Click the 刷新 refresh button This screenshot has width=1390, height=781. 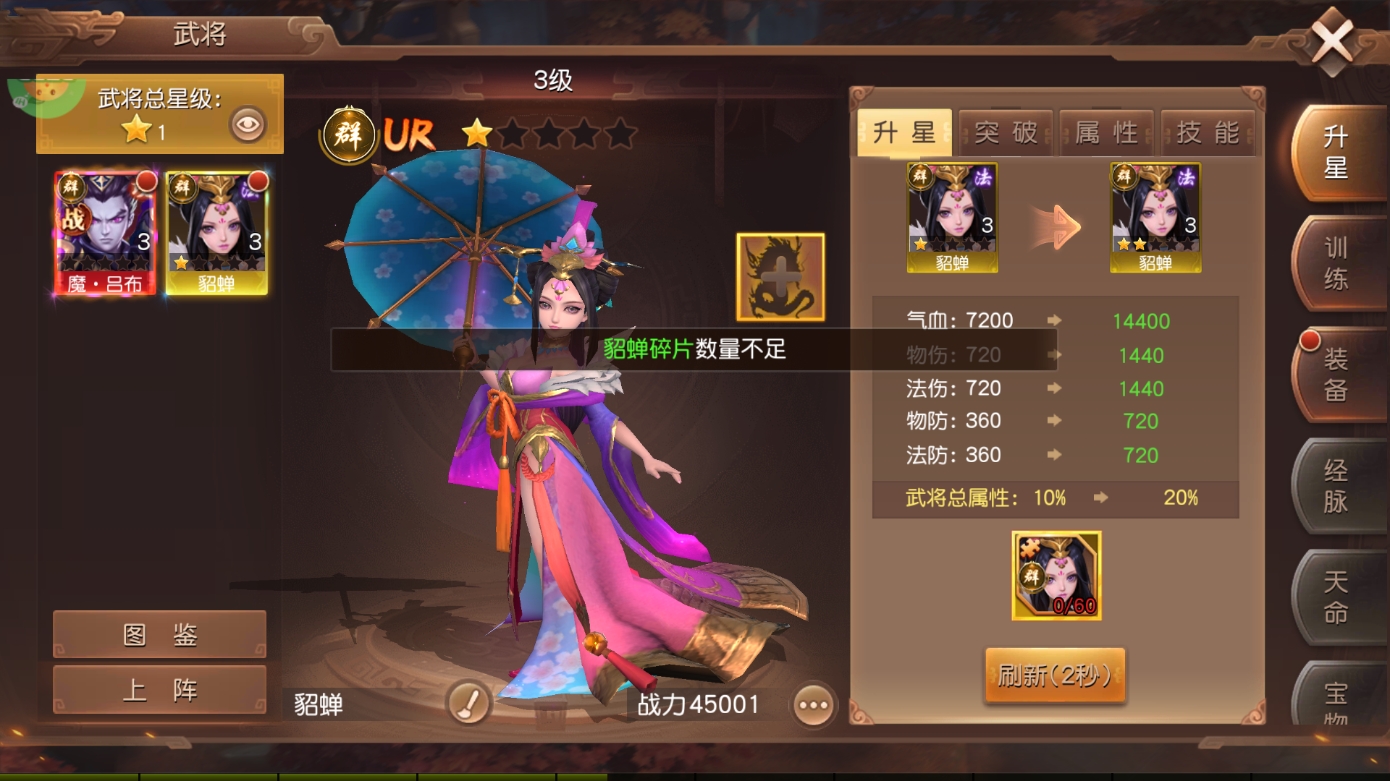tap(1055, 676)
